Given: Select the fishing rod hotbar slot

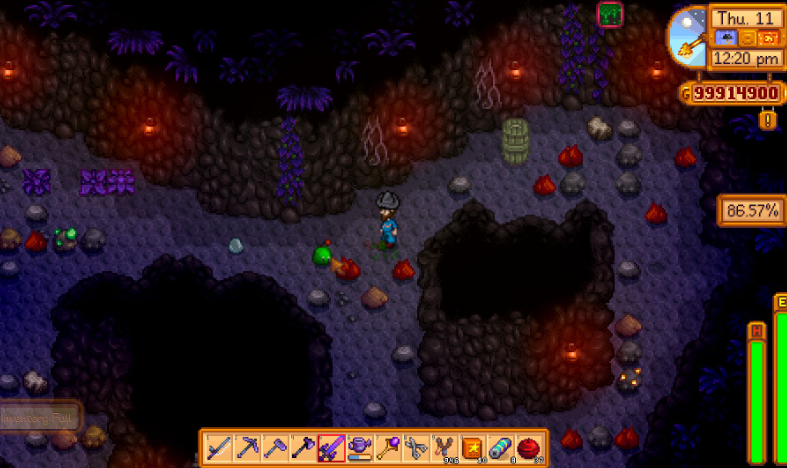Looking at the screenshot, I should (x=219, y=448).
